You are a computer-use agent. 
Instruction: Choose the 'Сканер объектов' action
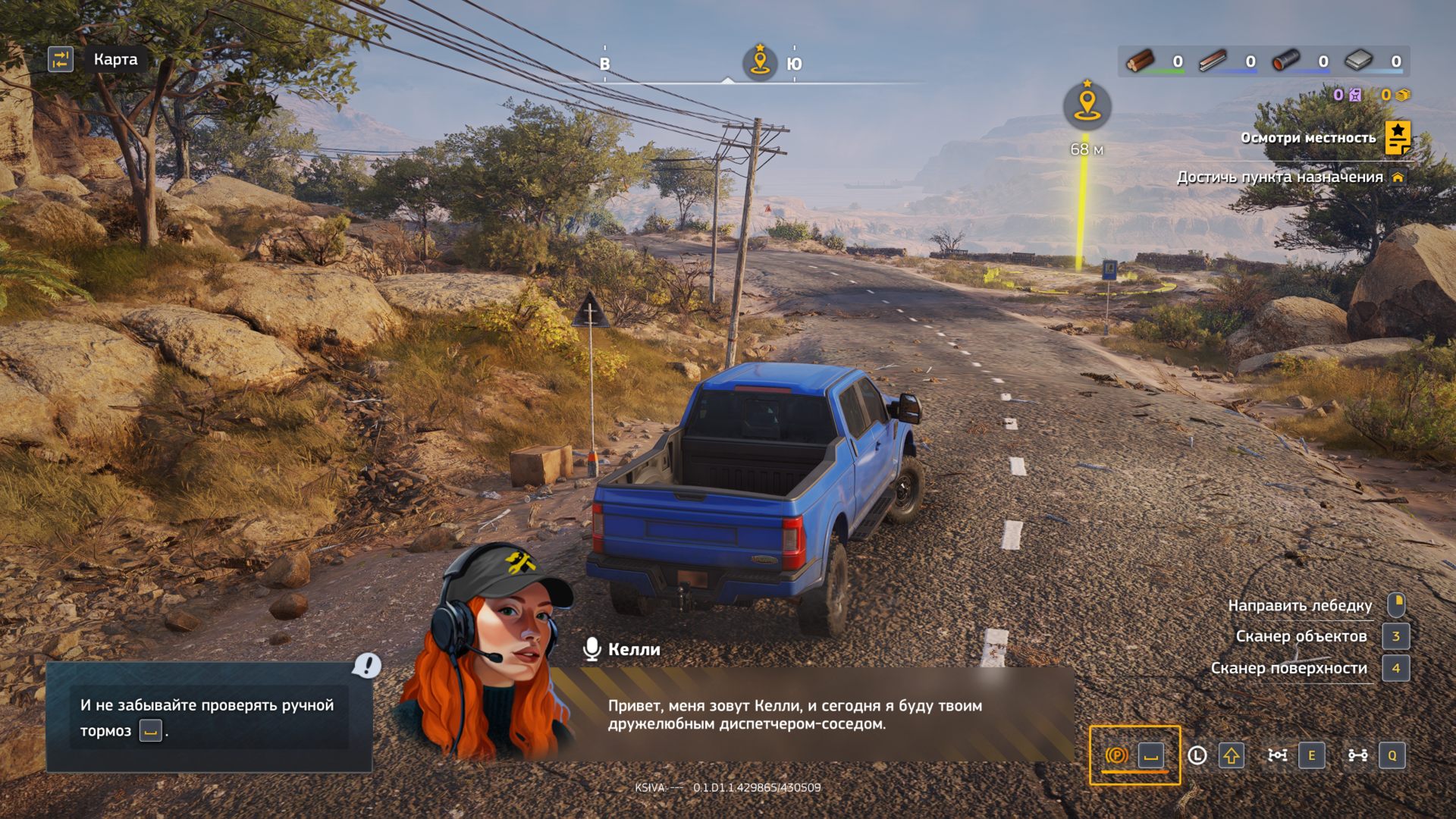tap(1301, 636)
